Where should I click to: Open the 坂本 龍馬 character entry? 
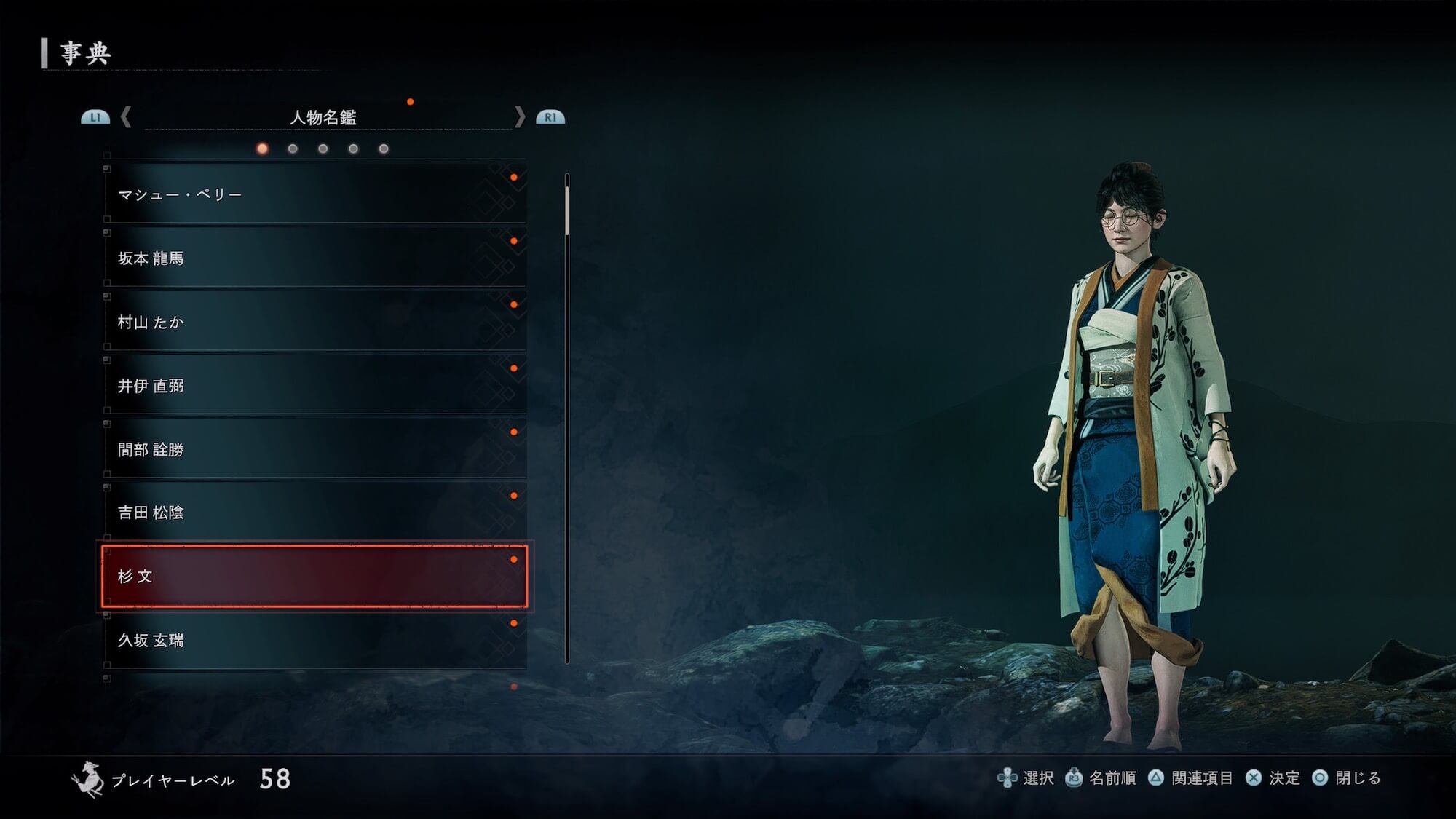click(x=314, y=258)
